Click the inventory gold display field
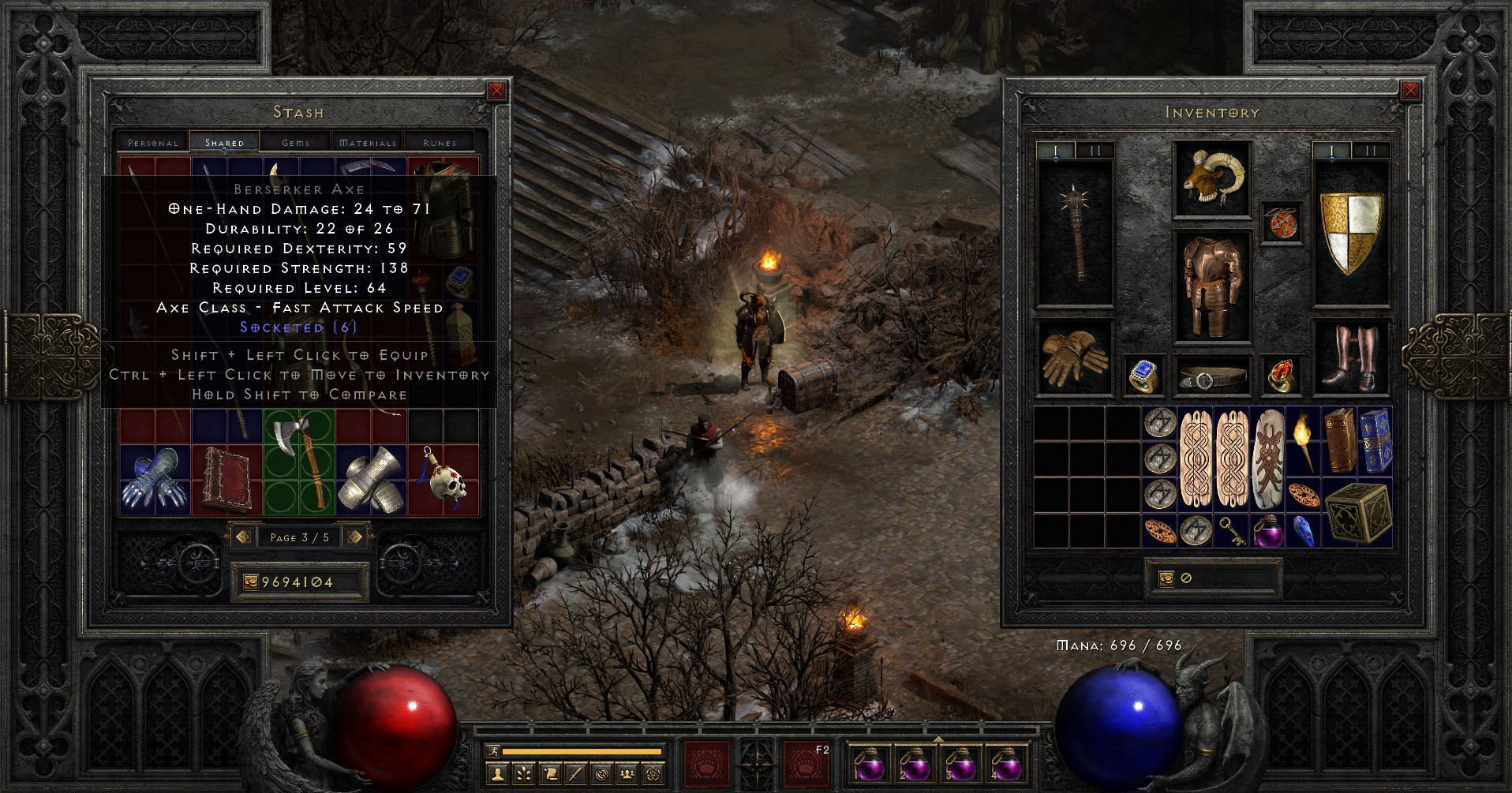This screenshot has width=1512, height=793. coord(1213,578)
